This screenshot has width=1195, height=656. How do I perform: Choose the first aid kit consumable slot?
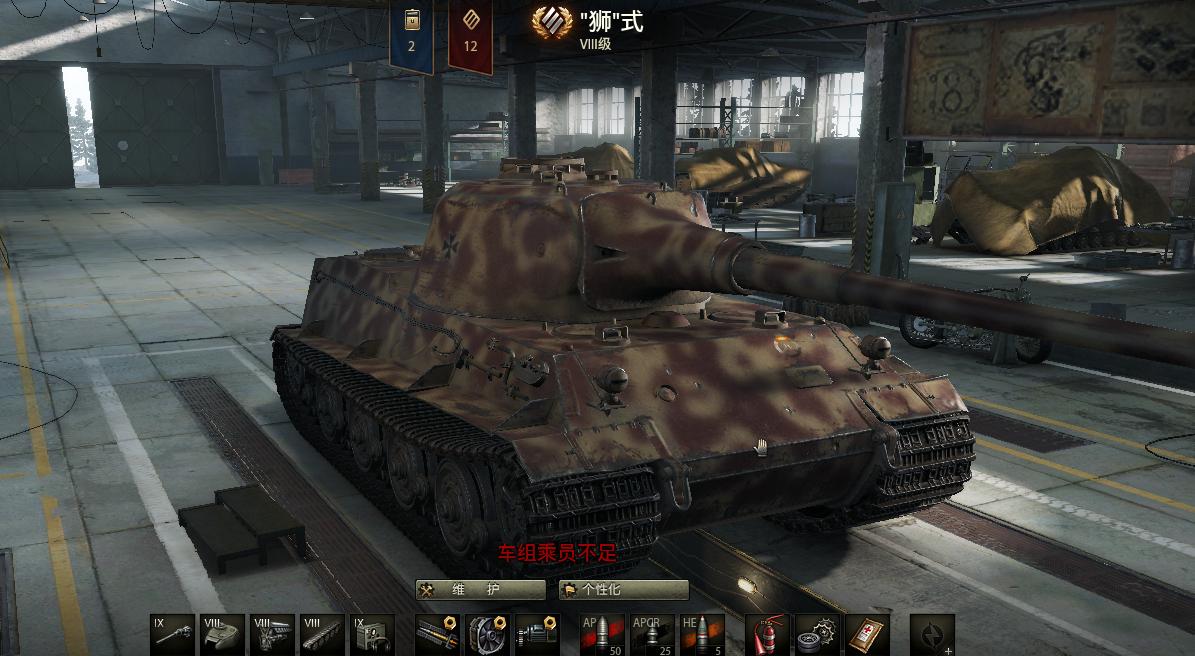(867, 635)
